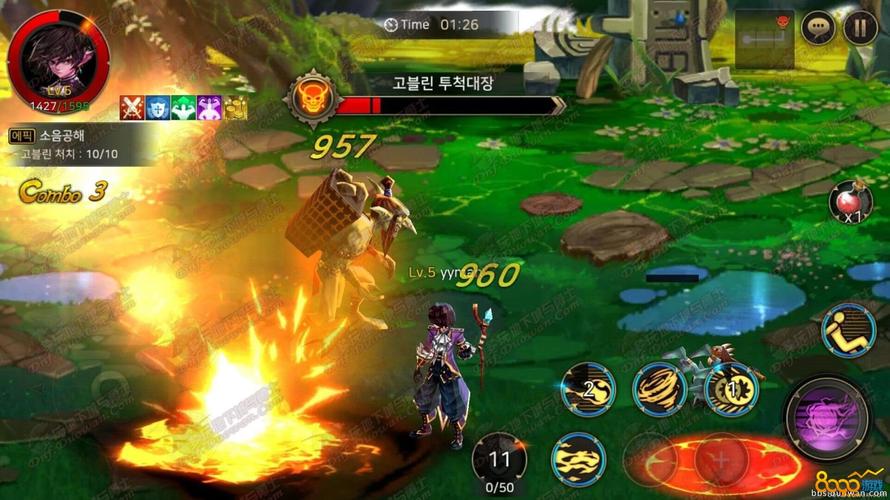Select the blue shield buff icon
The height and width of the screenshot is (500, 890).
coord(158,107)
